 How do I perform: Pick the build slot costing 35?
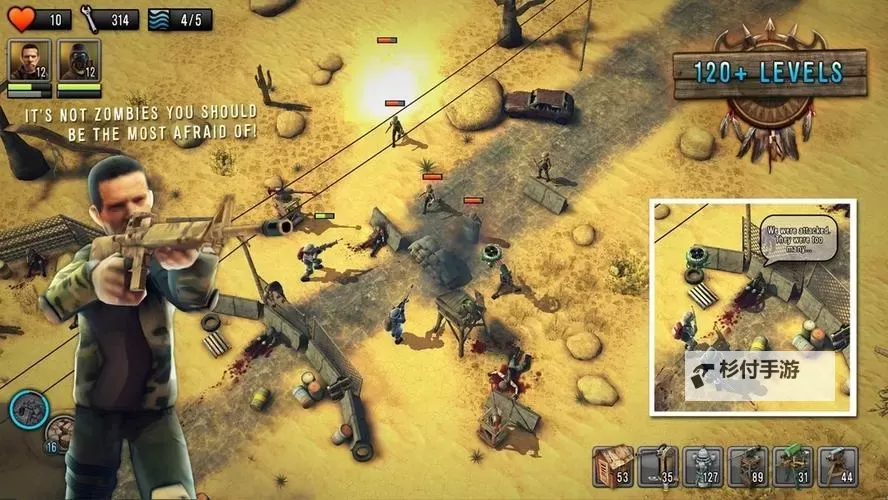click(657, 466)
